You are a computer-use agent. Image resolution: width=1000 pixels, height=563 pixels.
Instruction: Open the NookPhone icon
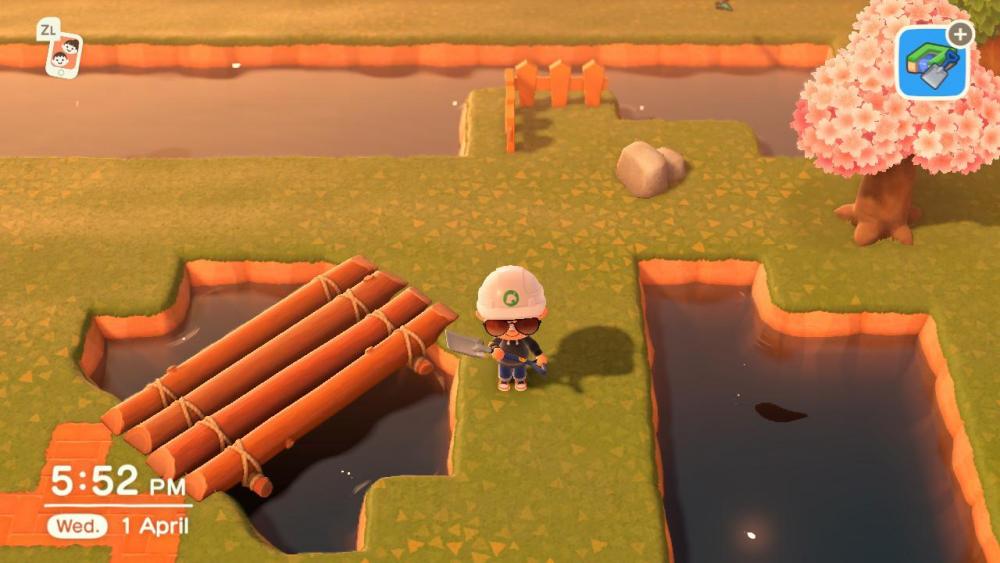[x=64, y=54]
